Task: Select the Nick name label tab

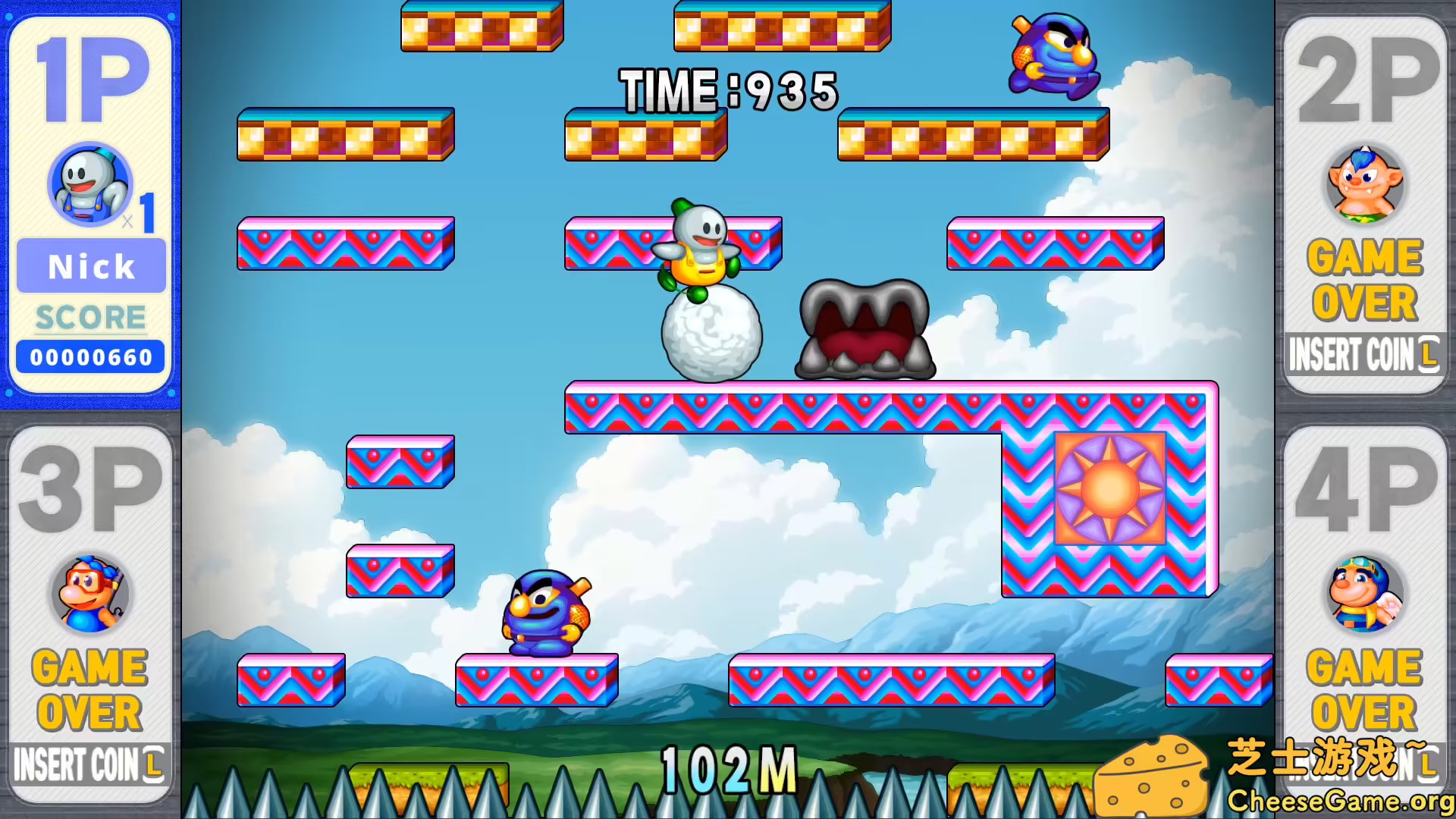Action: click(90, 266)
